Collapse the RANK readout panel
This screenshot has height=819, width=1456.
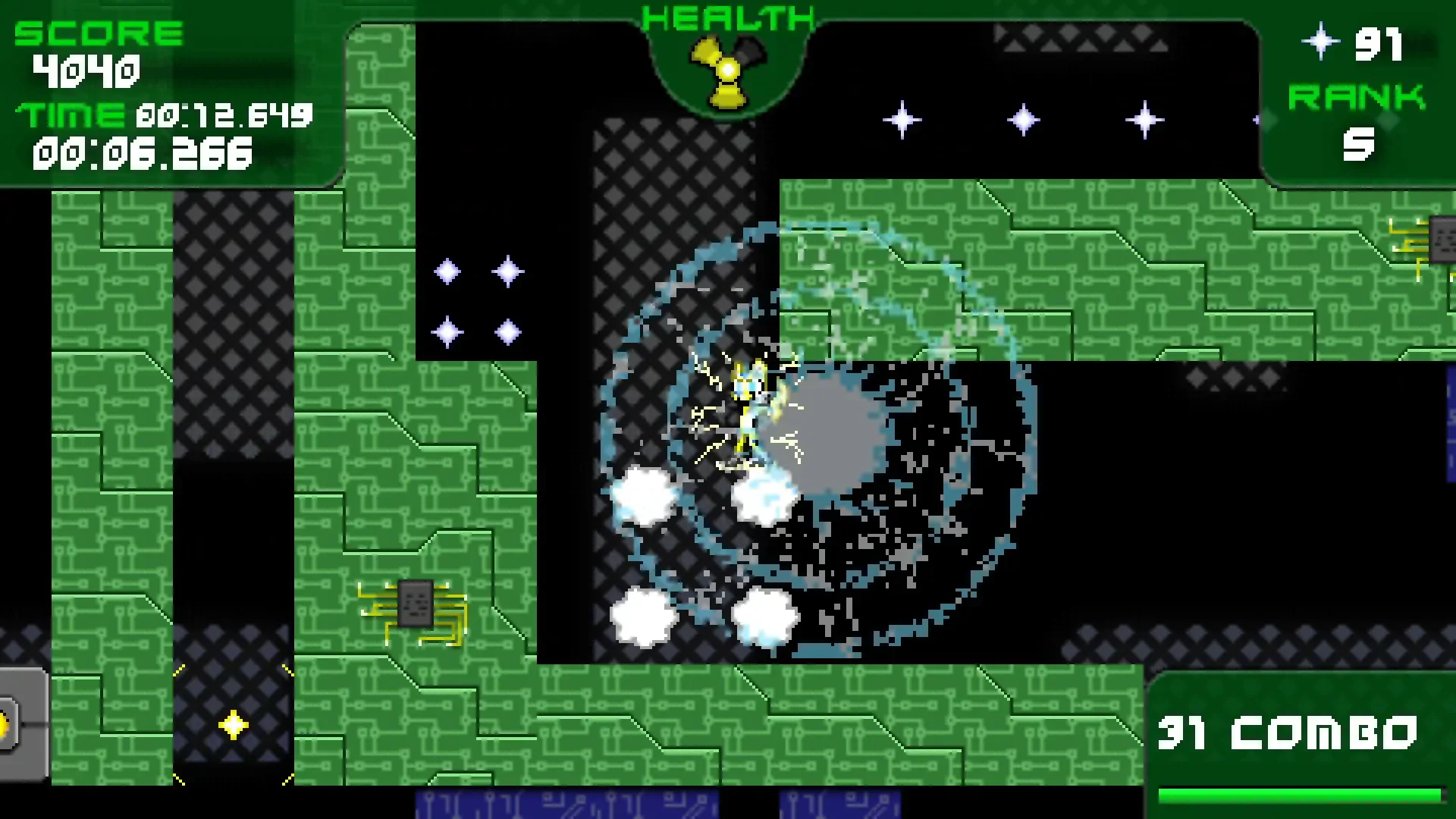click(1357, 97)
